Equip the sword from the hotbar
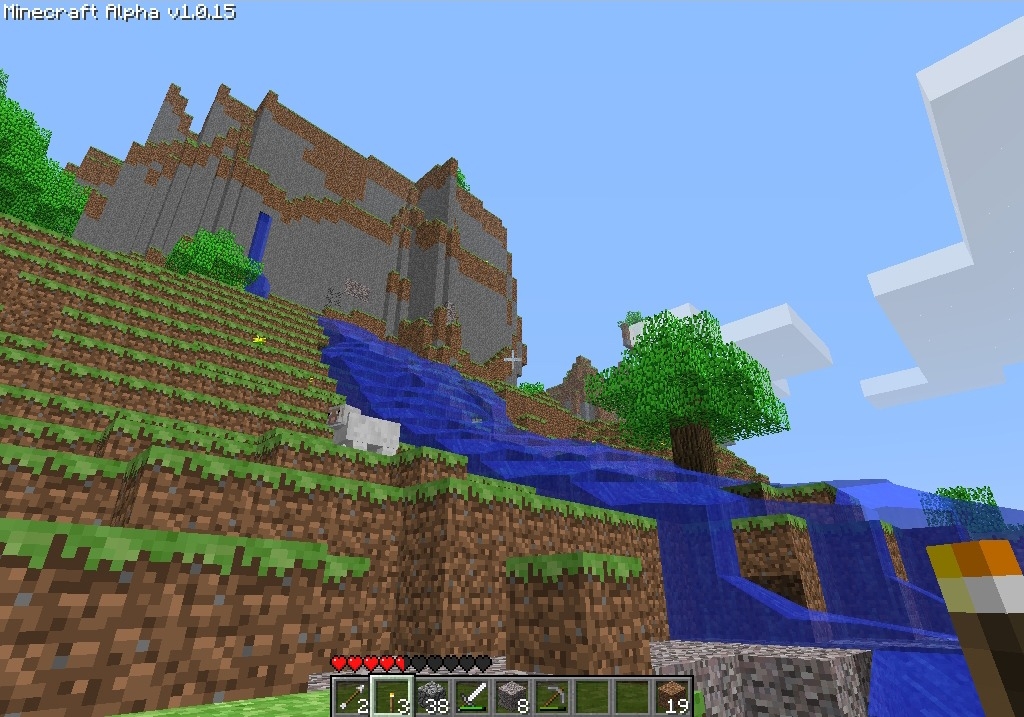1024x717 pixels. point(471,696)
